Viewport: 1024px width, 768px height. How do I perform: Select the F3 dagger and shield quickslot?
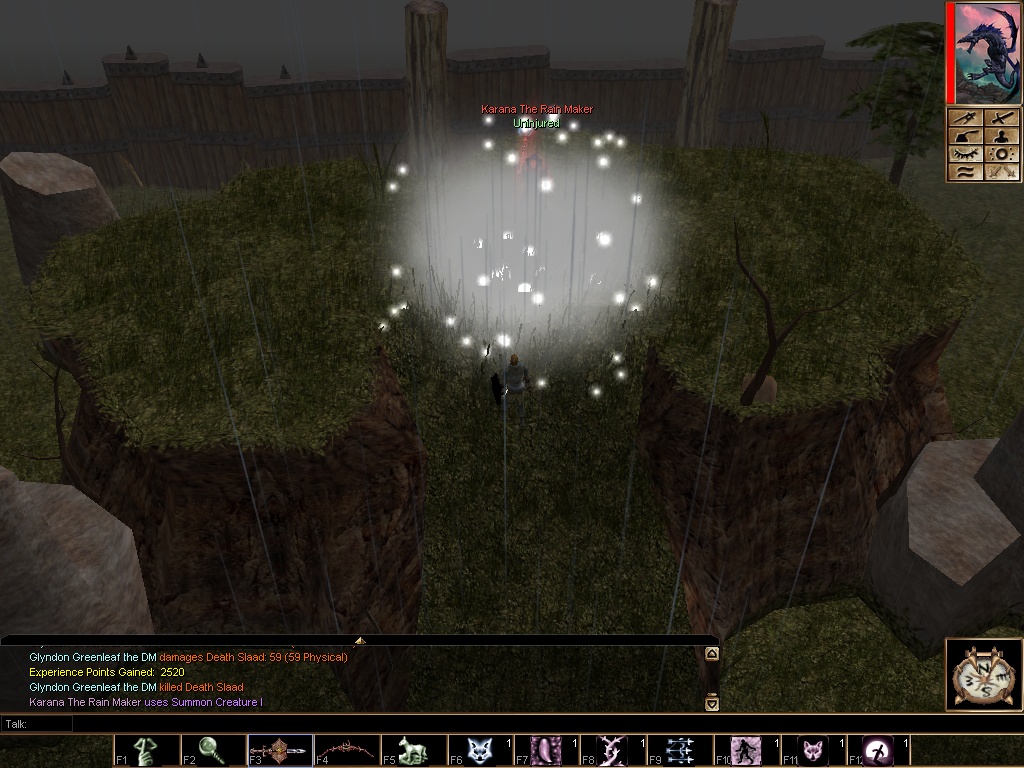click(x=280, y=751)
